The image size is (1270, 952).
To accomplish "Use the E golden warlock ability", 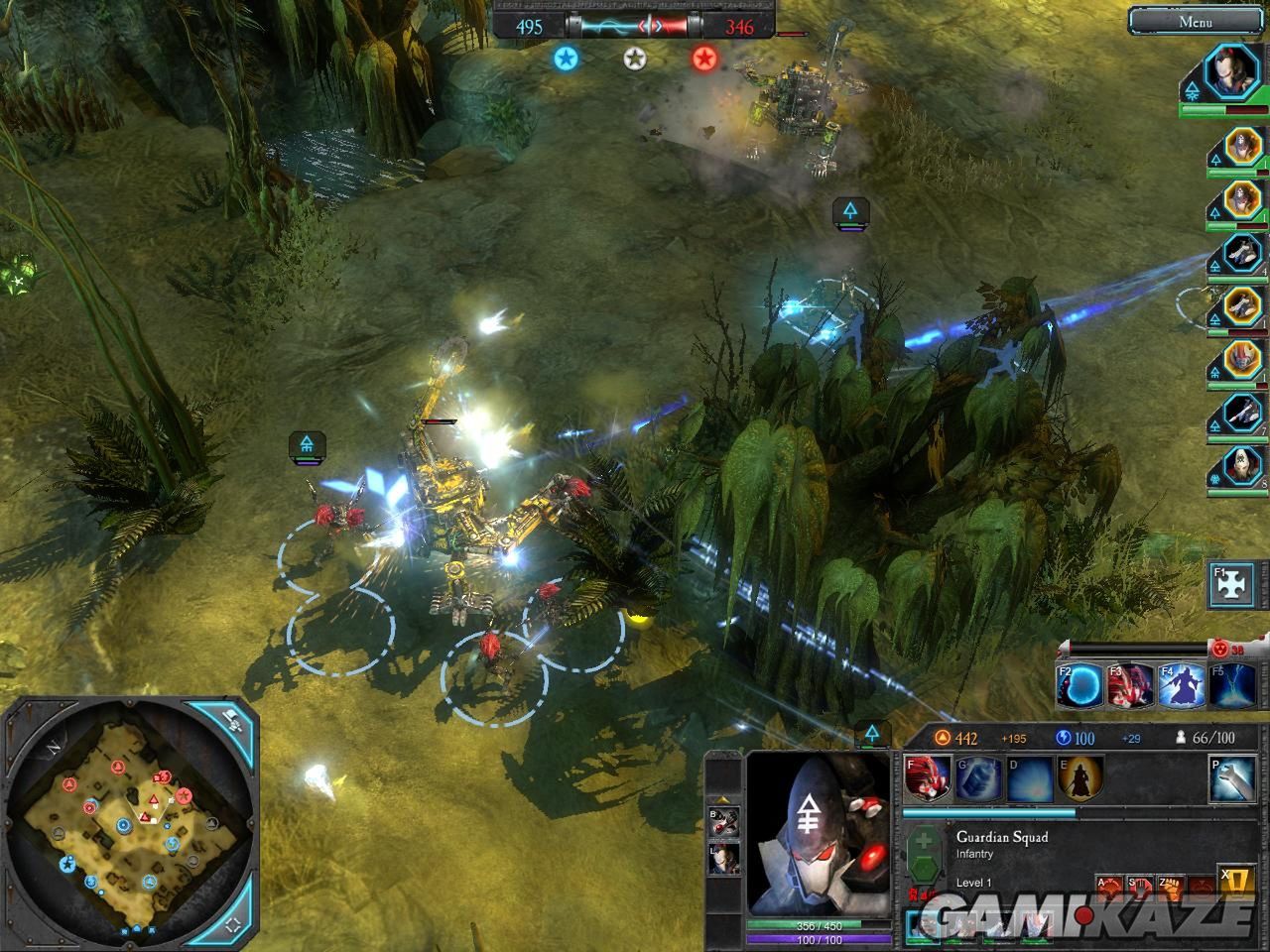I will 1081,779.
